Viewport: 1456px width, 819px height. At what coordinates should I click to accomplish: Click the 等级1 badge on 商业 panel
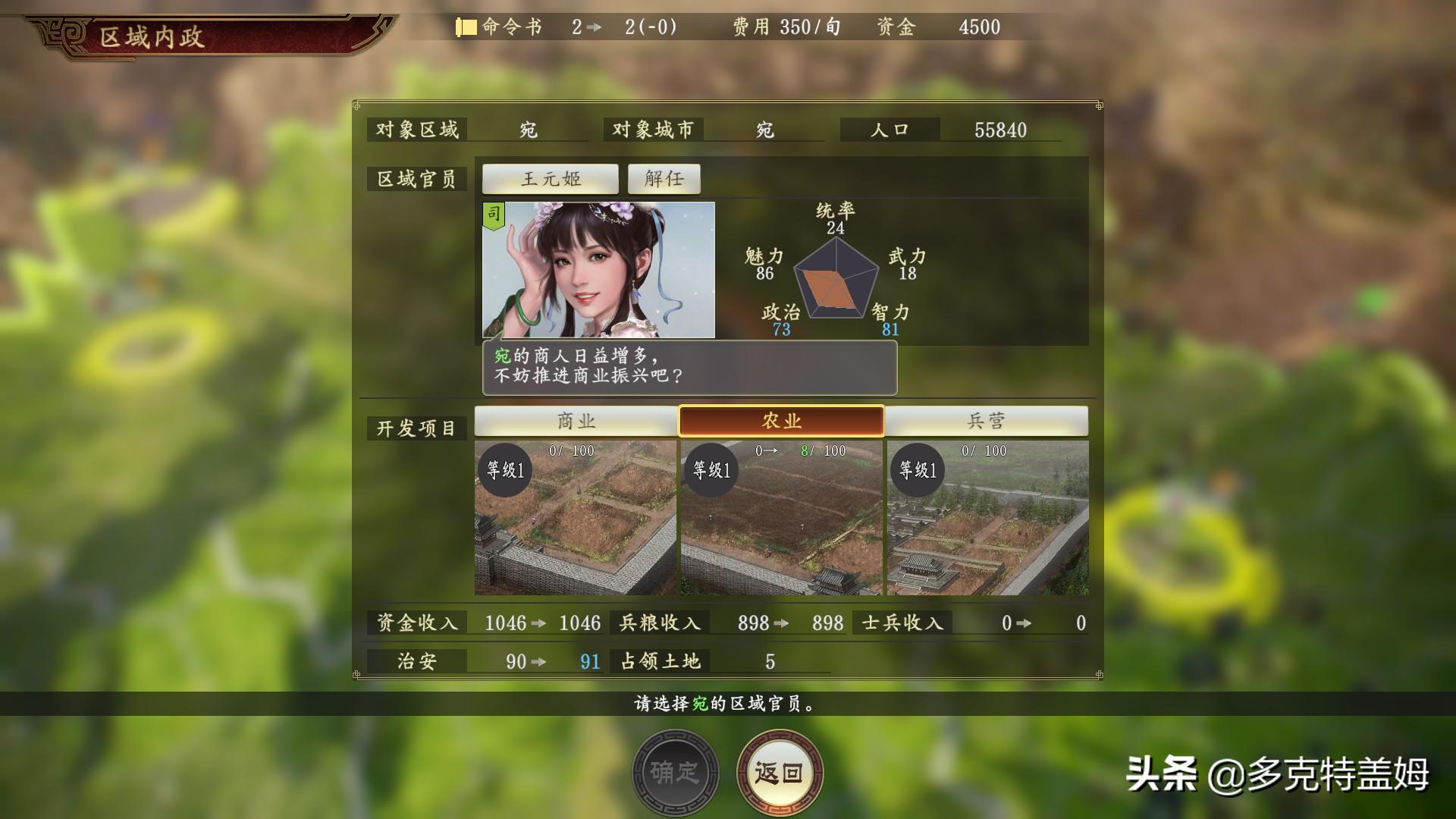click(504, 469)
